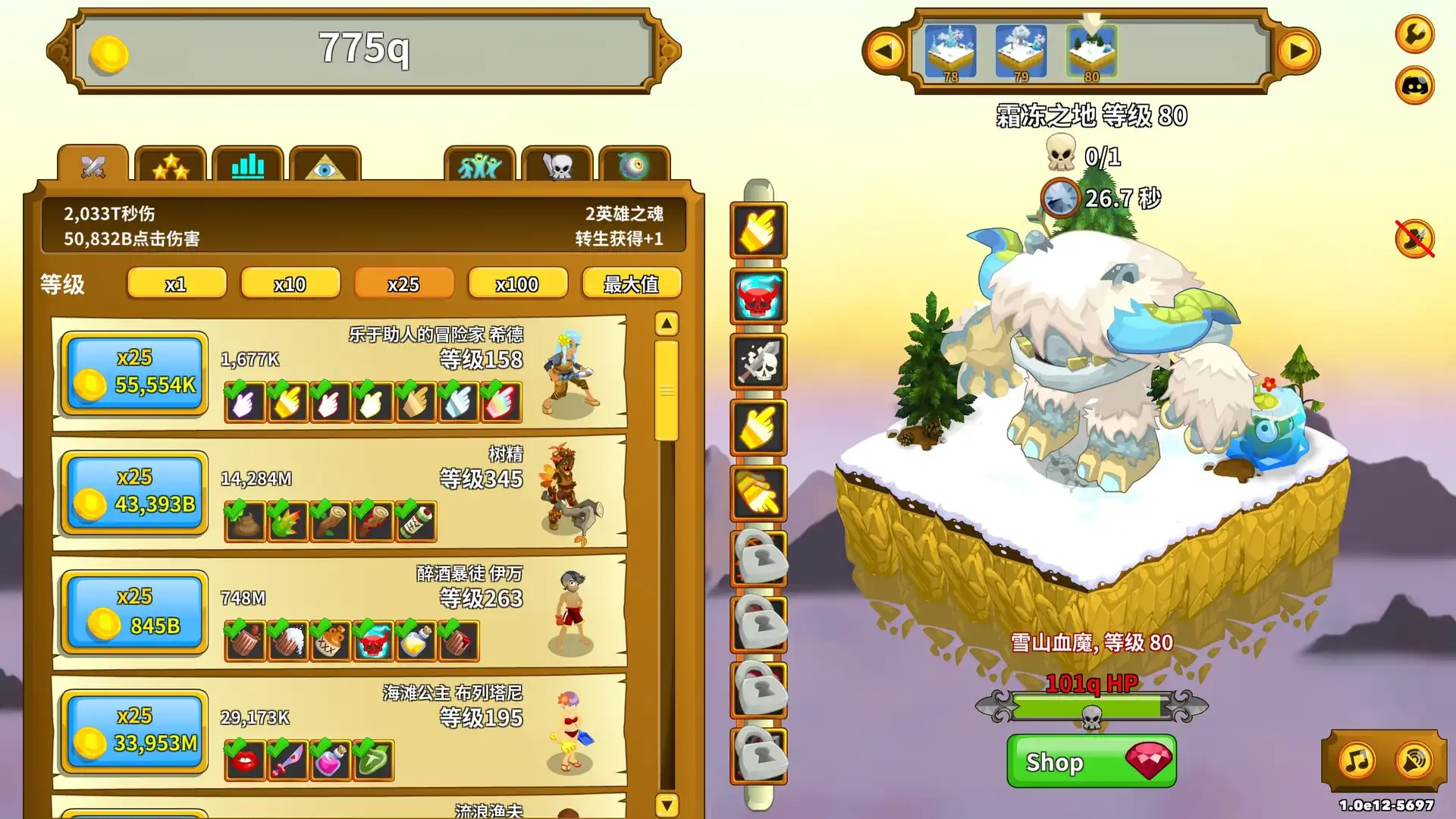Open the mercenaries tab with green figures
The height and width of the screenshot is (819, 1456).
coord(480,167)
